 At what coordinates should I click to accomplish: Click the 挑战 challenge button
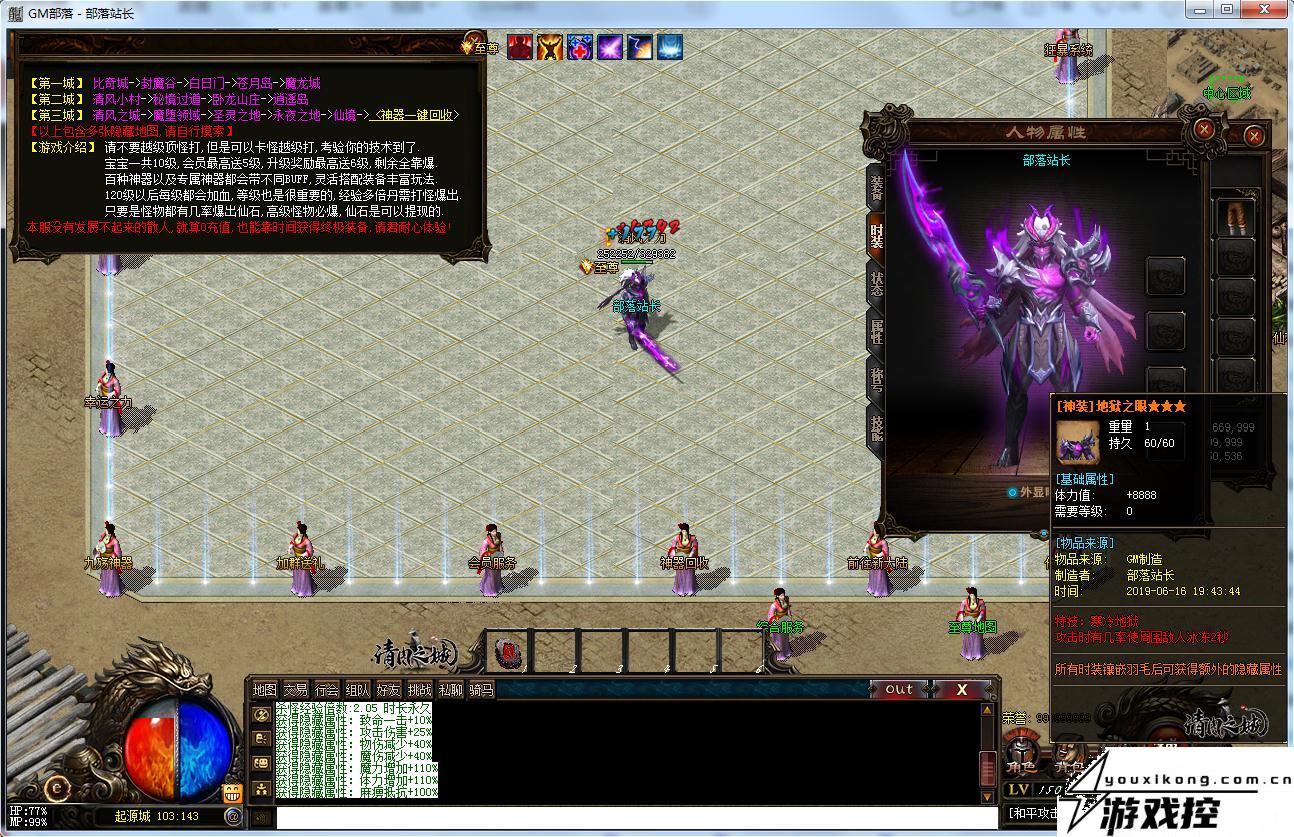point(419,690)
